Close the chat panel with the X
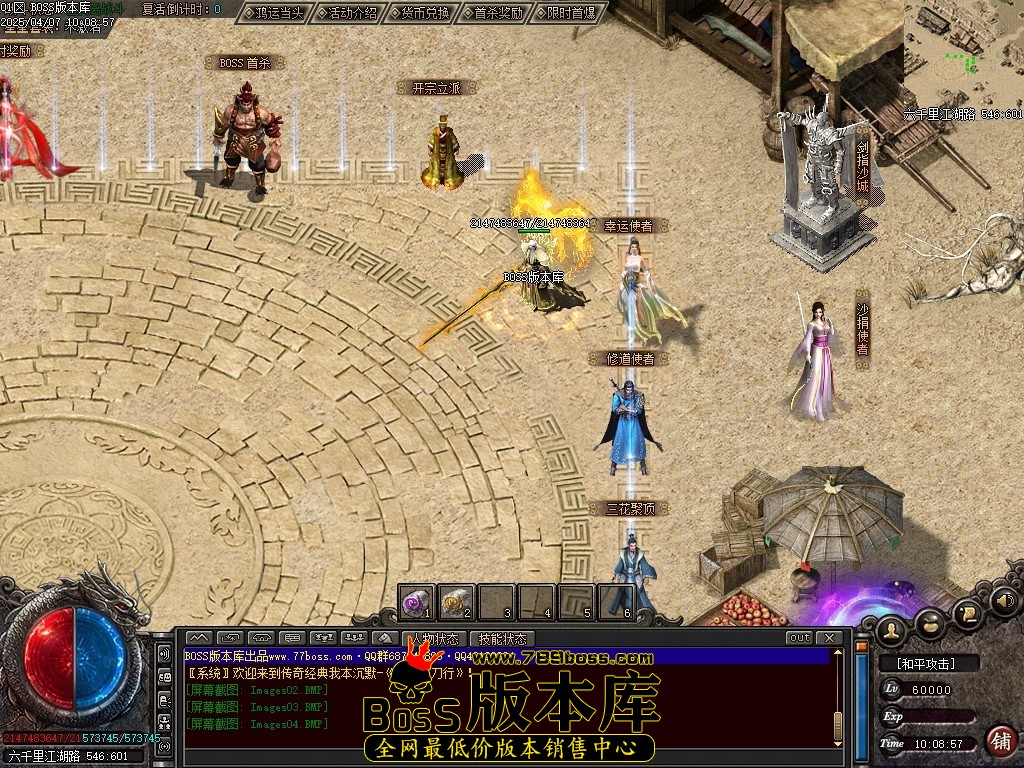1024x768 pixels. pos(828,638)
